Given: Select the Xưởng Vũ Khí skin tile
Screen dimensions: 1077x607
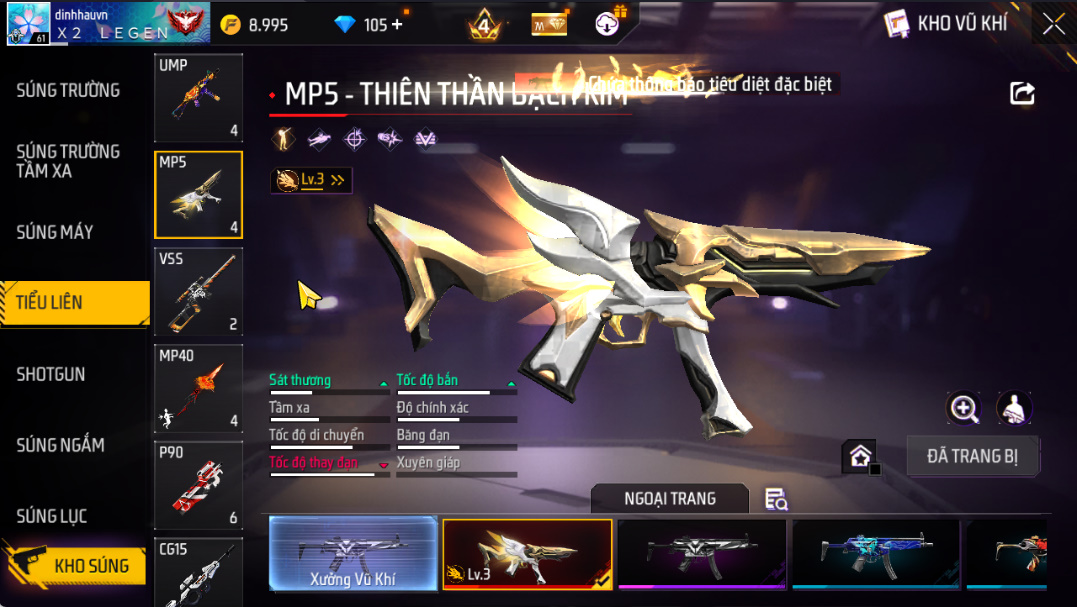Looking at the screenshot, I should [353, 554].
